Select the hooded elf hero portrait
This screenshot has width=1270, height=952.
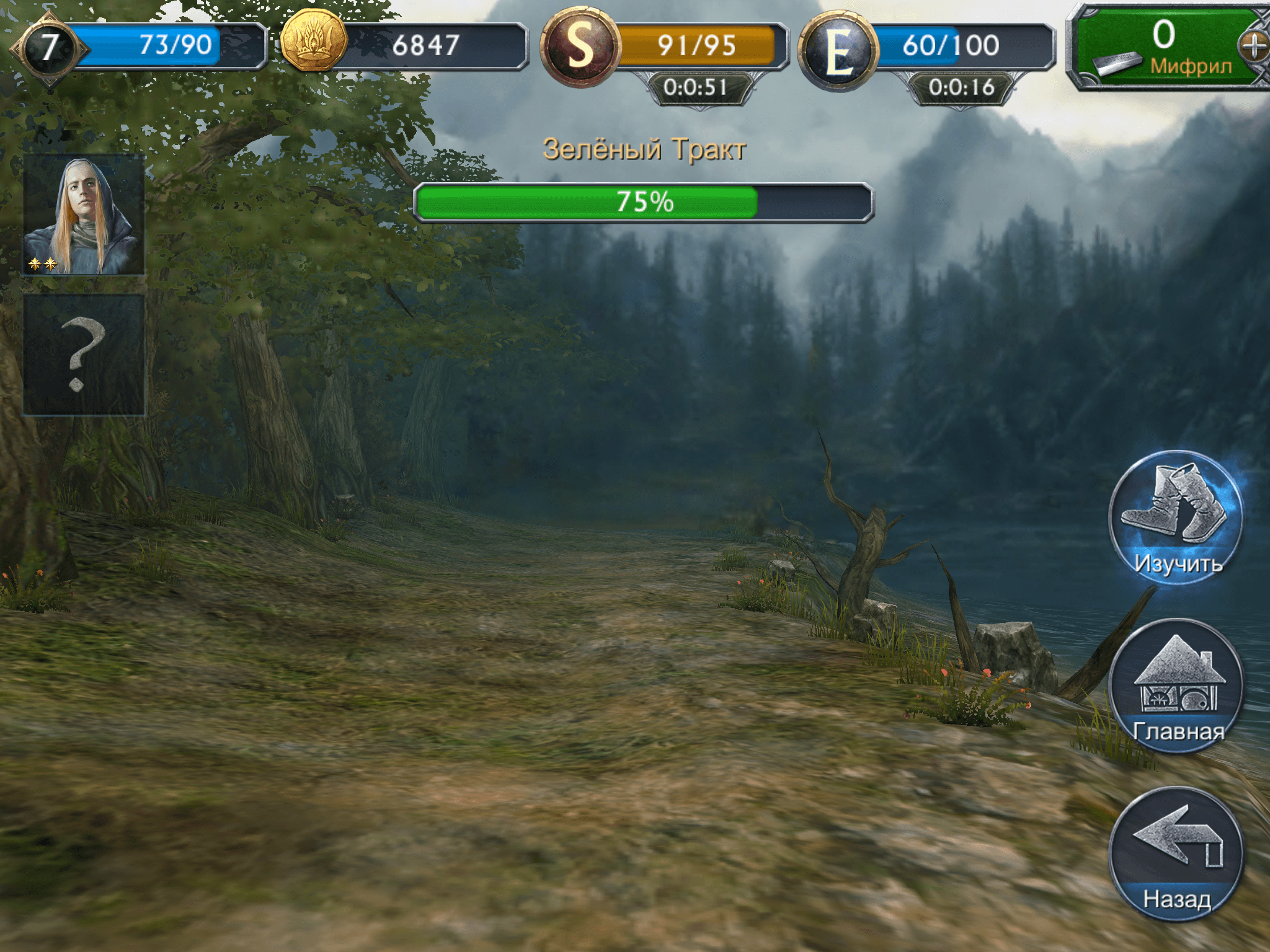coord(84,214)
